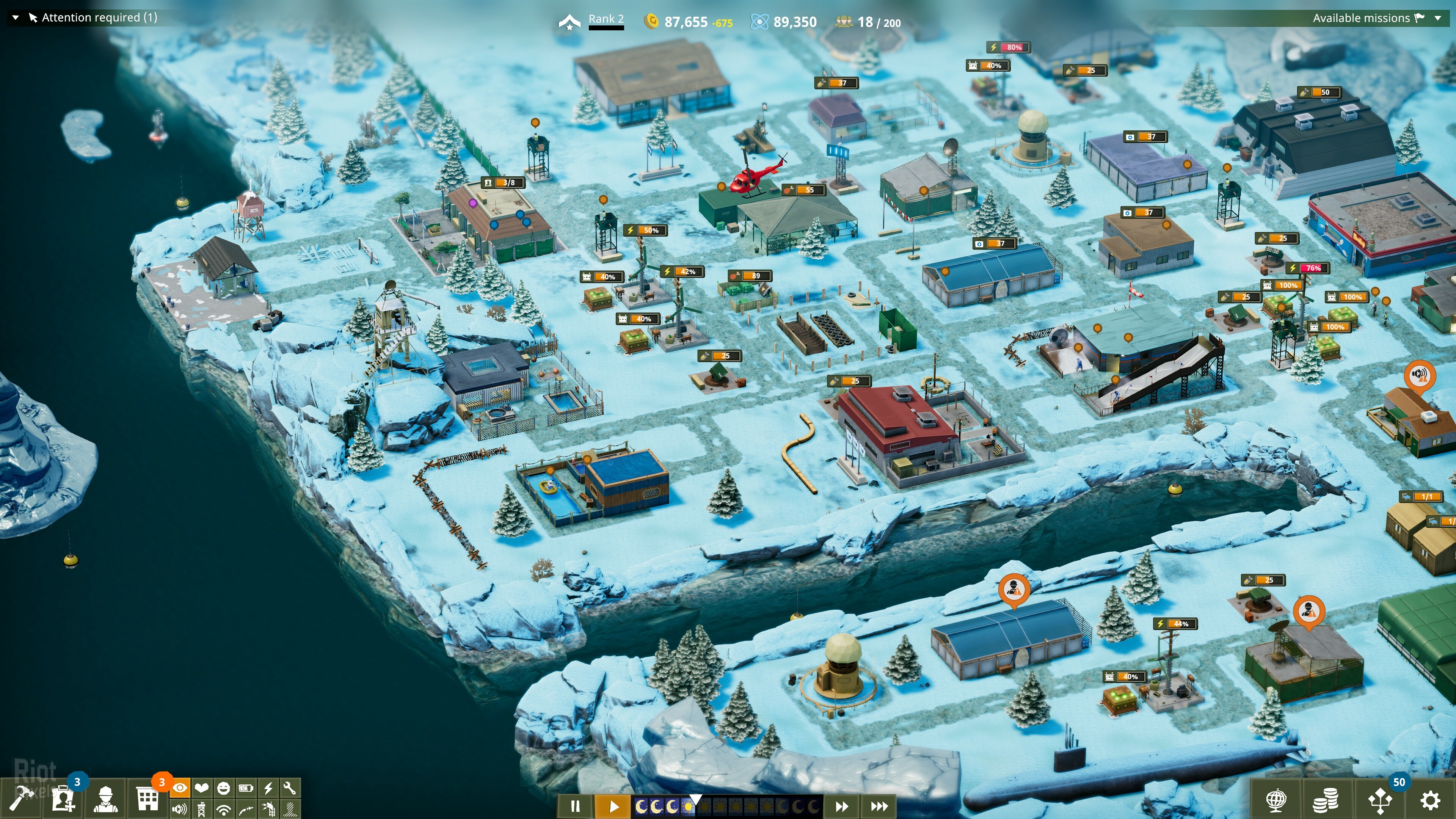Show the lightning power overlay
The width and height of the screenshot is (1456, 819).
(268, 788)
